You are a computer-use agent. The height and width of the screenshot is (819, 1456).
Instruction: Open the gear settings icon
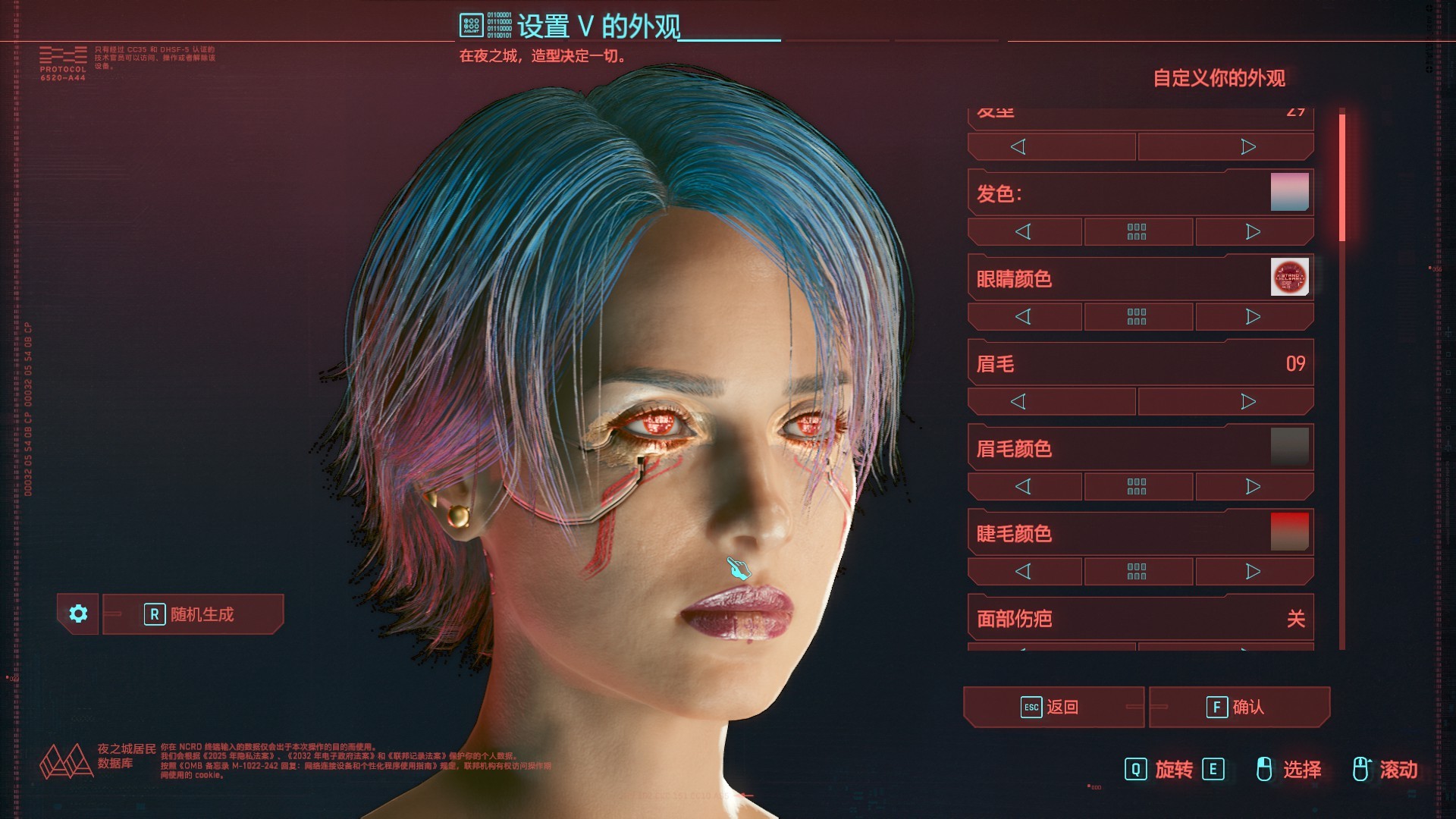(x=78, y=613)
